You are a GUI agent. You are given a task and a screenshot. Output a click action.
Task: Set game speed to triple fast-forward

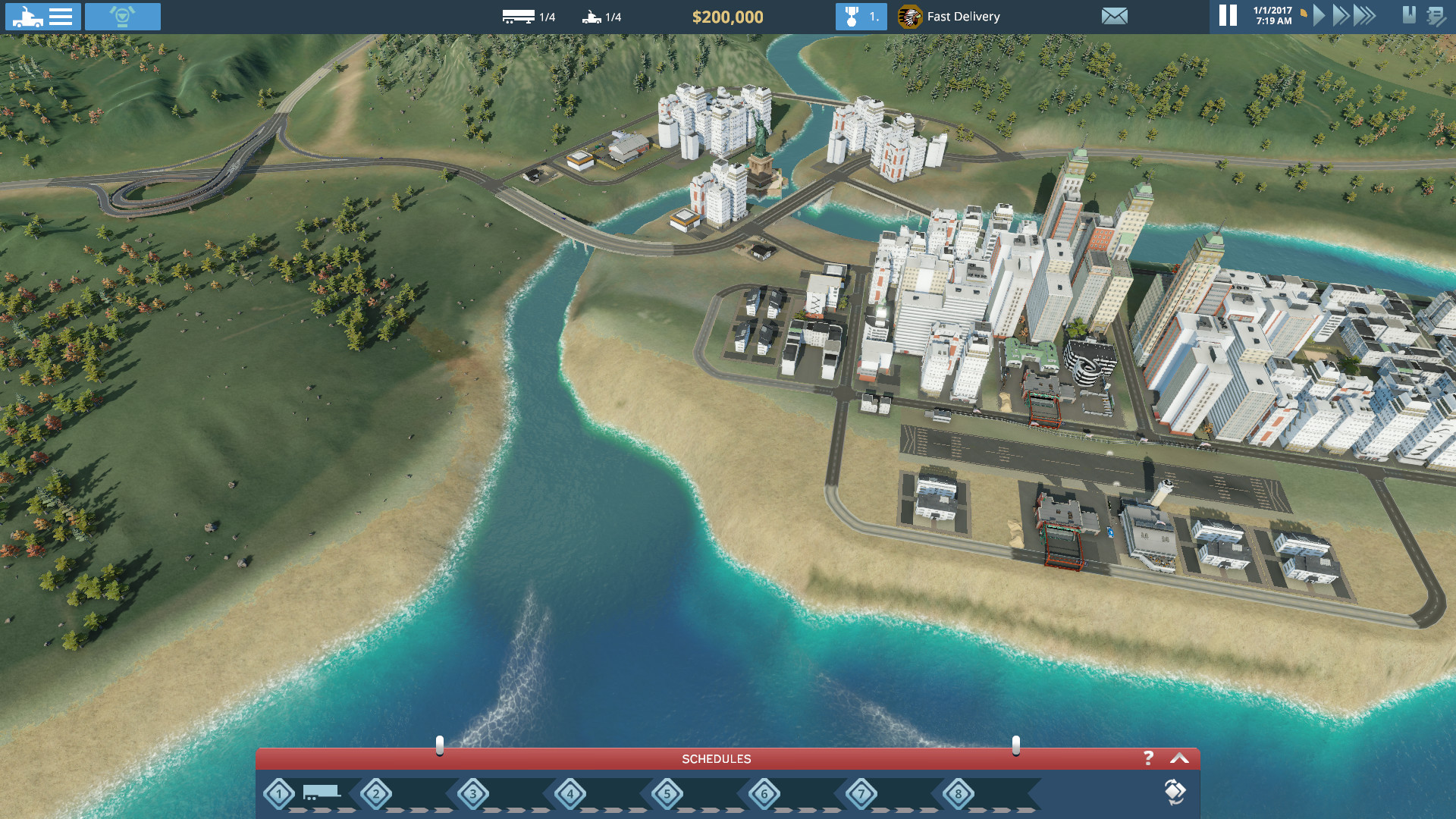click(x=1364, y=16)
